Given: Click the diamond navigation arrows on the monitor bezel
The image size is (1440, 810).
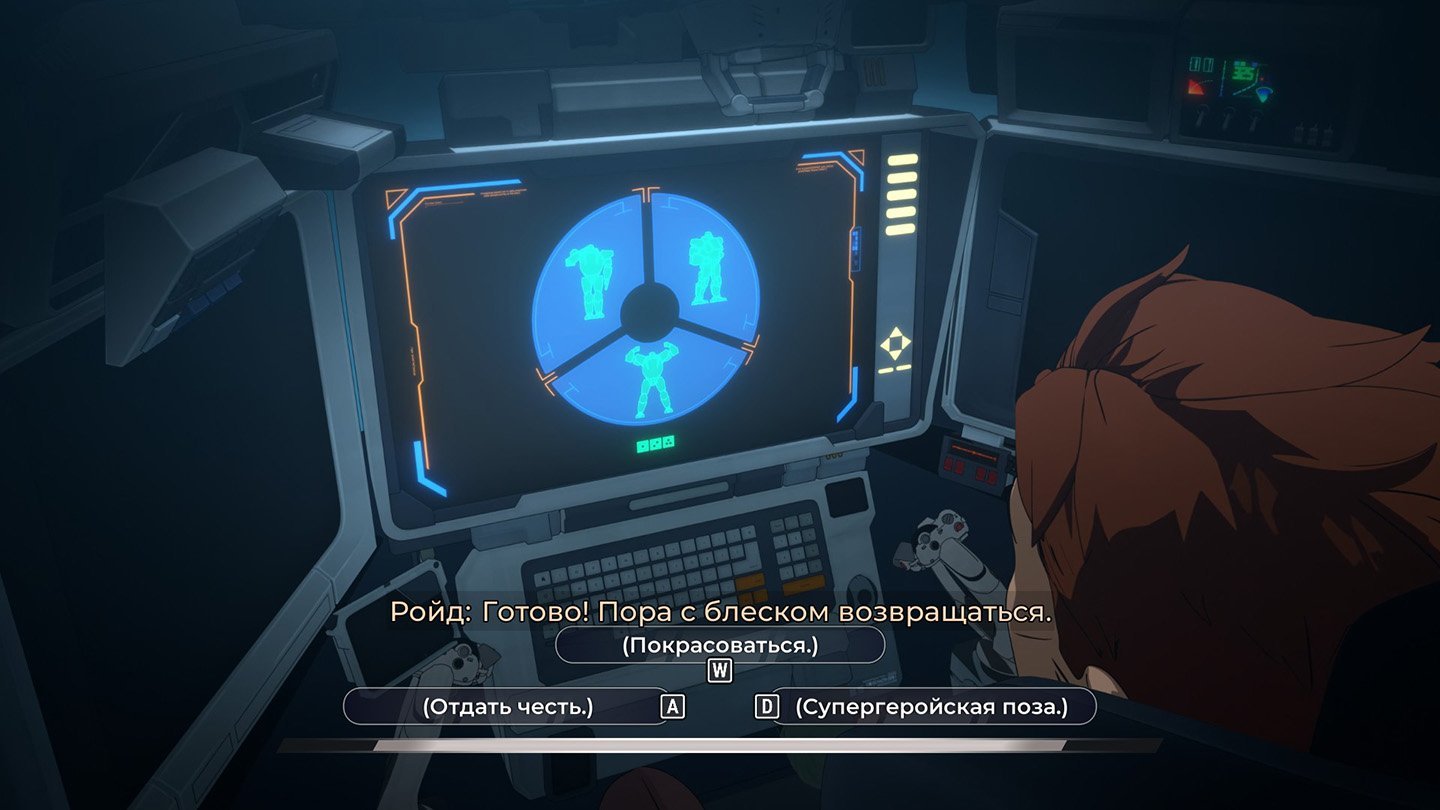Looking at the screenshot, I should pos(895,343).
